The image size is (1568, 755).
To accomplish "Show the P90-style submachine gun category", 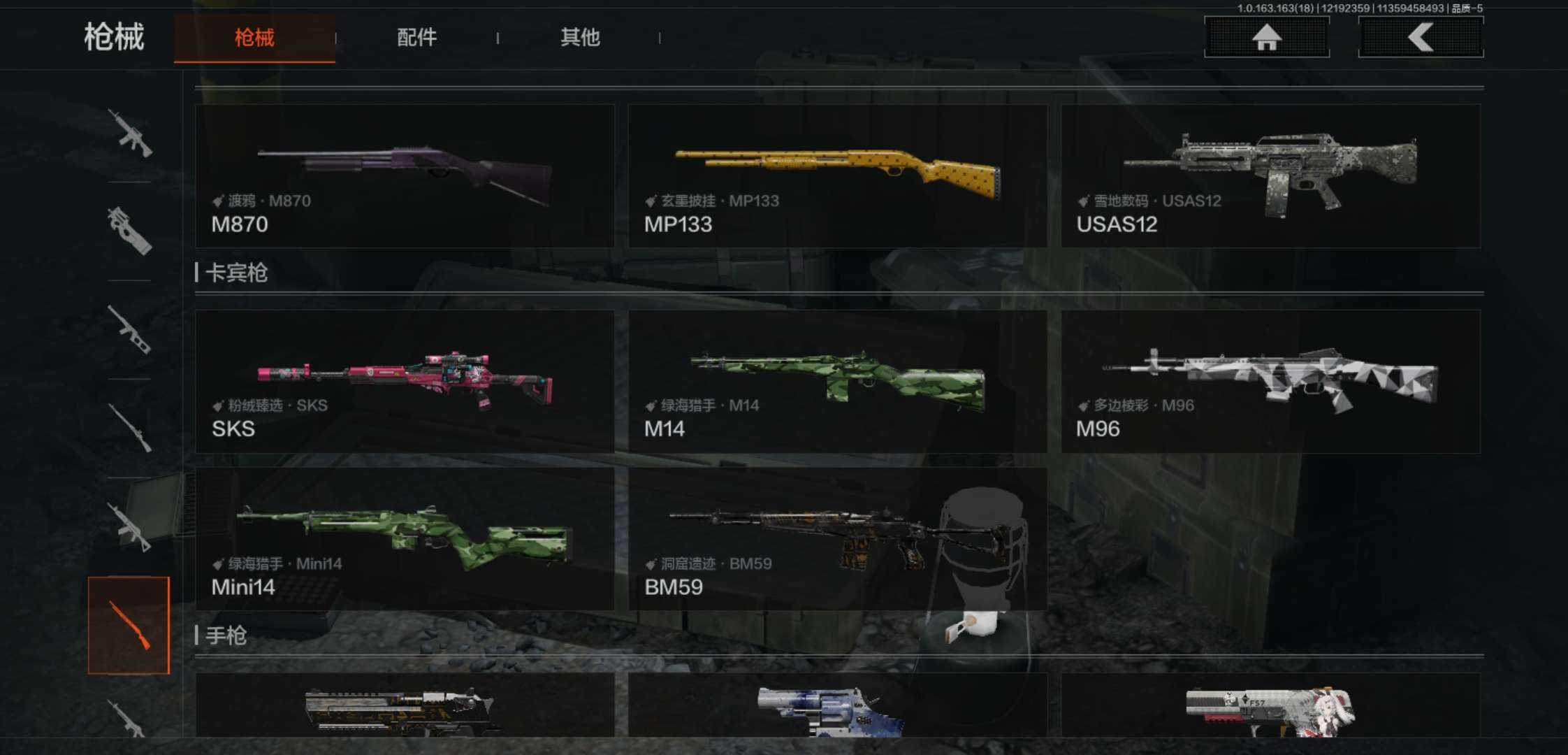I will click(x=129, y=231).
